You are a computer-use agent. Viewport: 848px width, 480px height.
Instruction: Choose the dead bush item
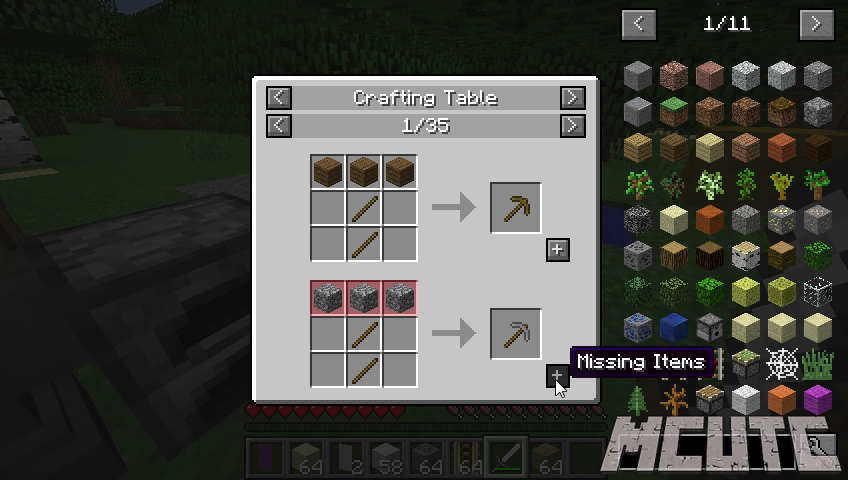(674, 400)
